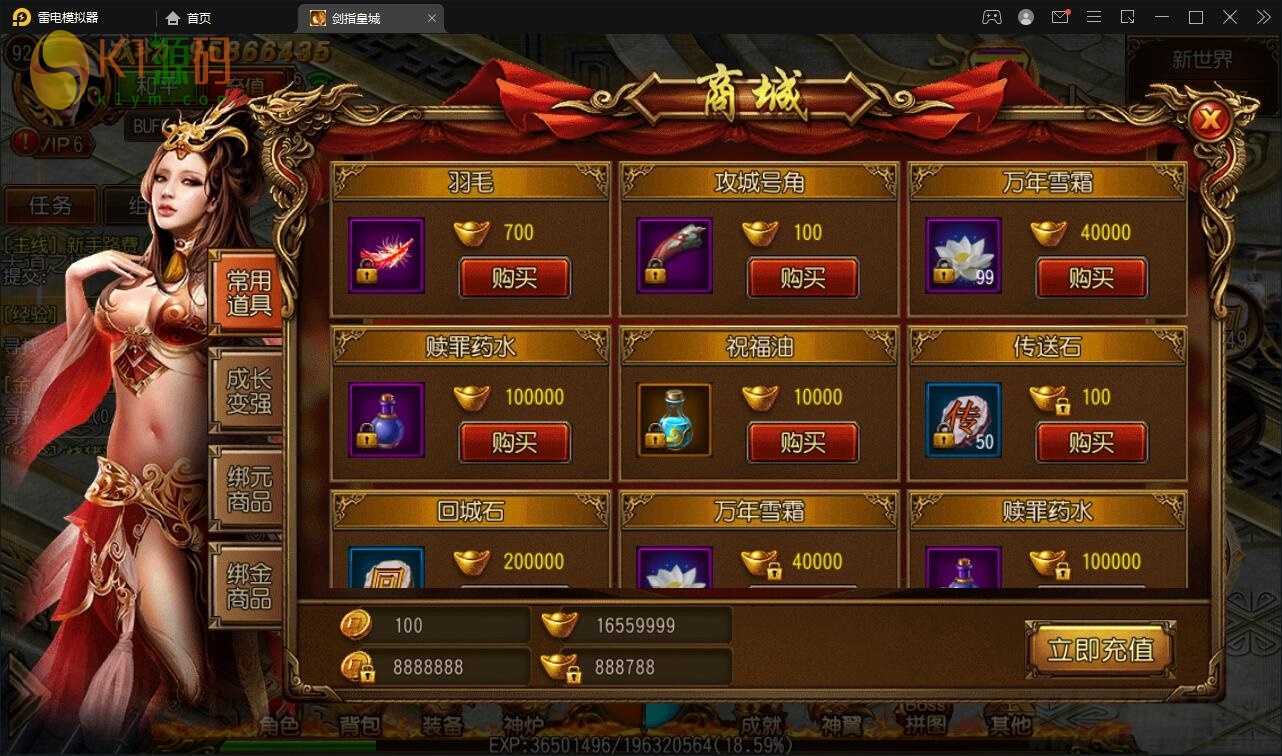1282x756 pixels.
Task: Close the 剑指皇城 emulator tab
Action: click(432, 18)
